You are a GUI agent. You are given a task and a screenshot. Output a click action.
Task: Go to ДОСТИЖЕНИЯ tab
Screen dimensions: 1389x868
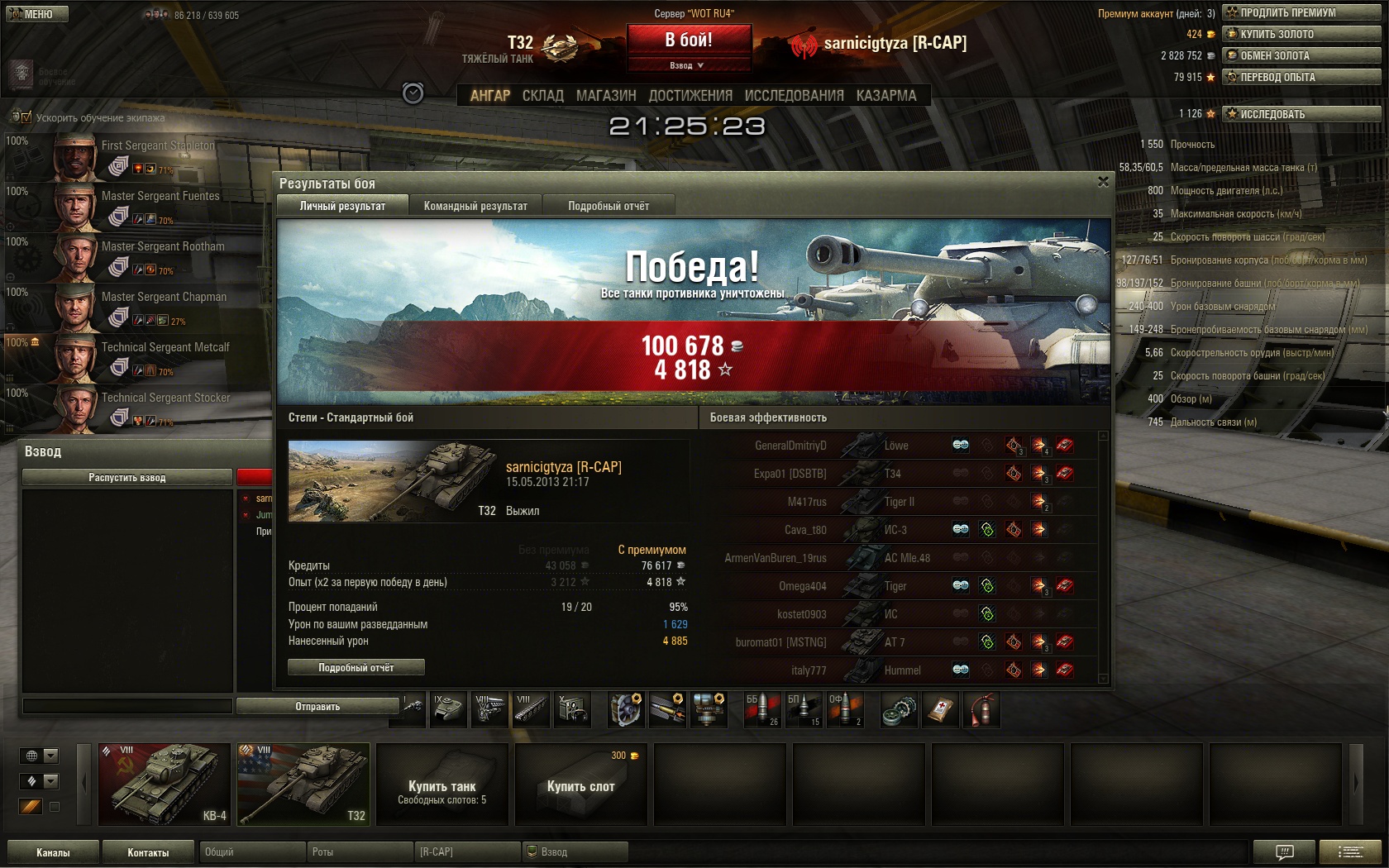click(690, 96)
